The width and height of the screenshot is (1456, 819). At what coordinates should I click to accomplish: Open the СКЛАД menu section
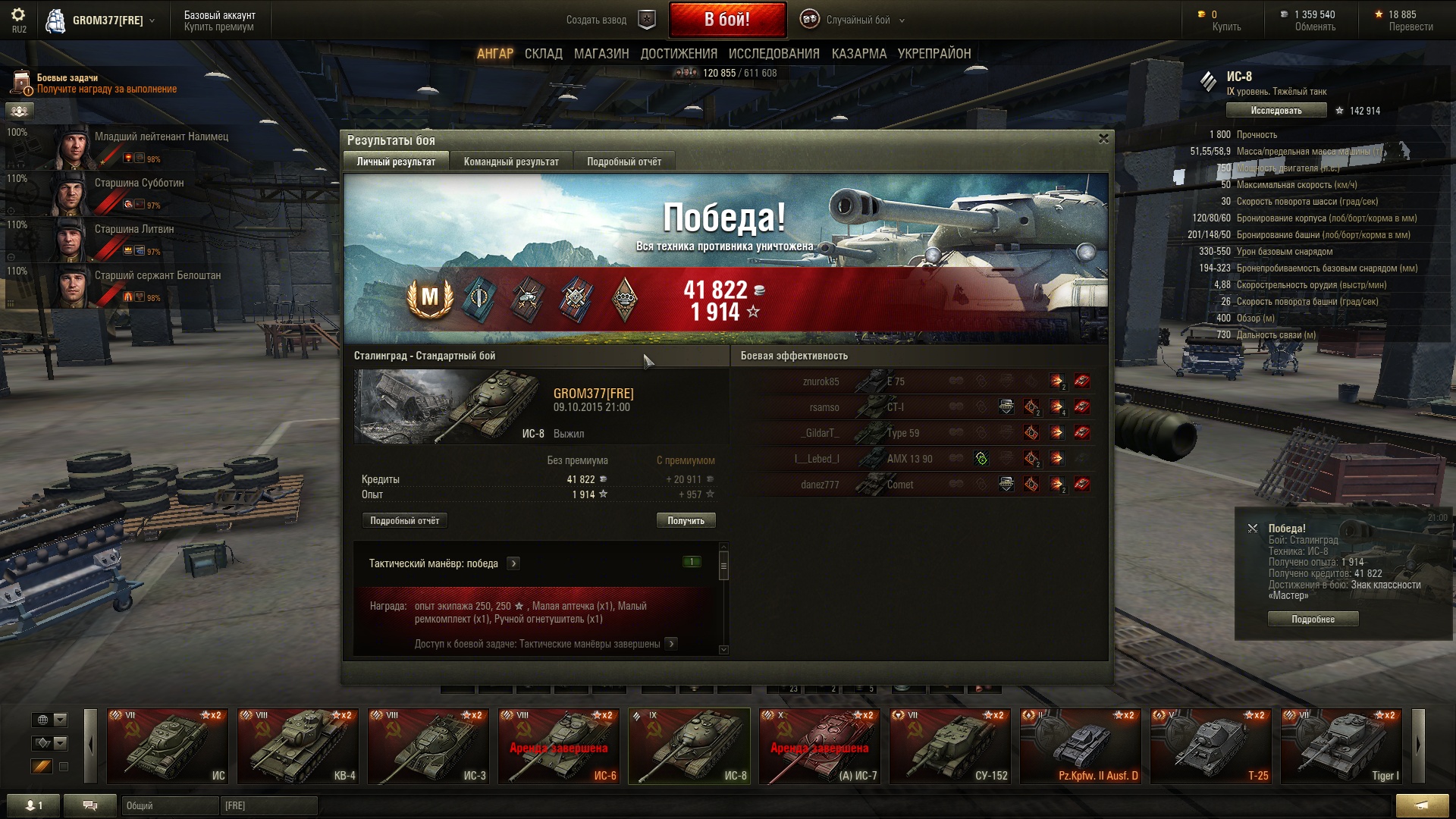(543, 54)
